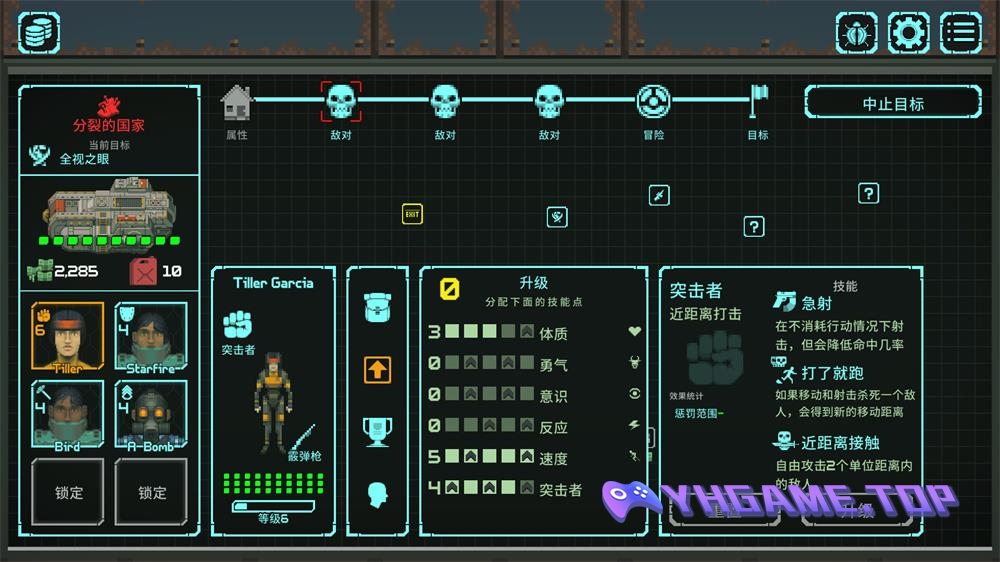Viewport: 1000px width, 562px height.
Task: Select the 冒险 adventure route node
Action: (x=653, y=101)
